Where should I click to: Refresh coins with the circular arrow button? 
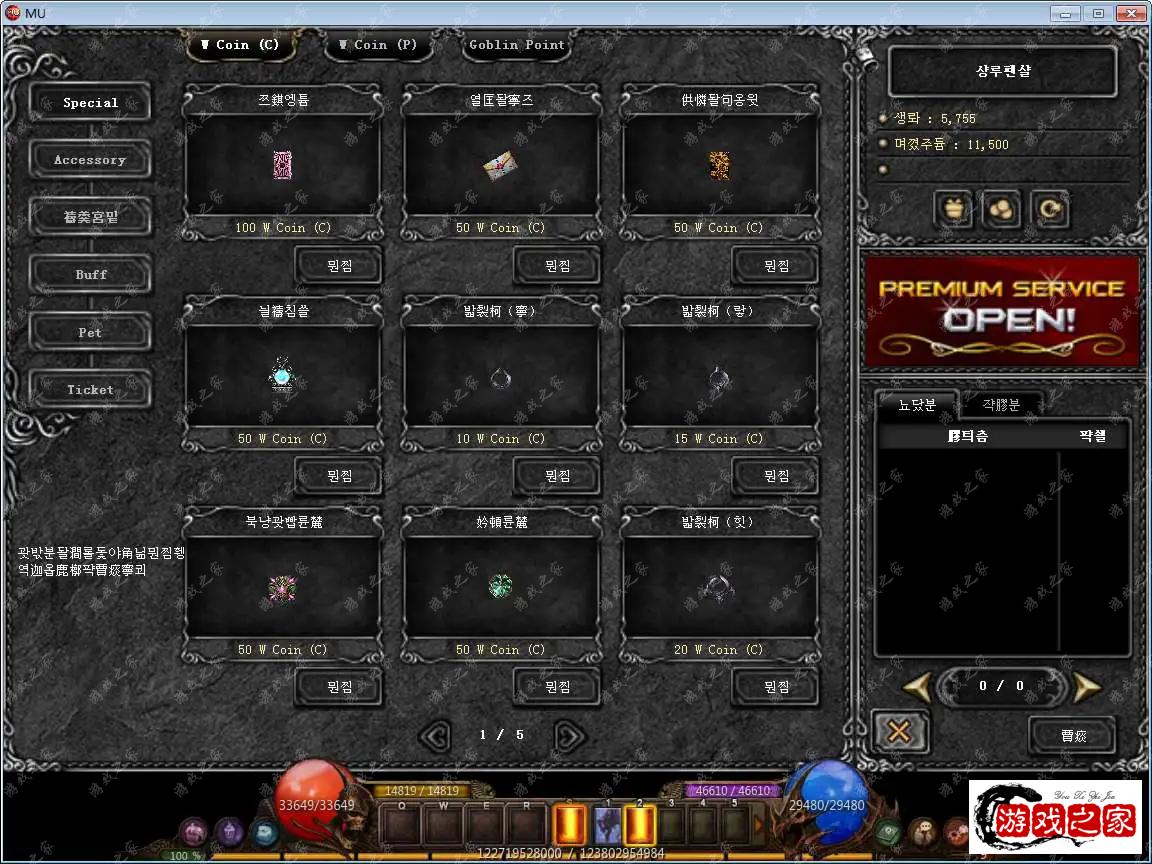pyautogui.click(x=1051, y=210)
